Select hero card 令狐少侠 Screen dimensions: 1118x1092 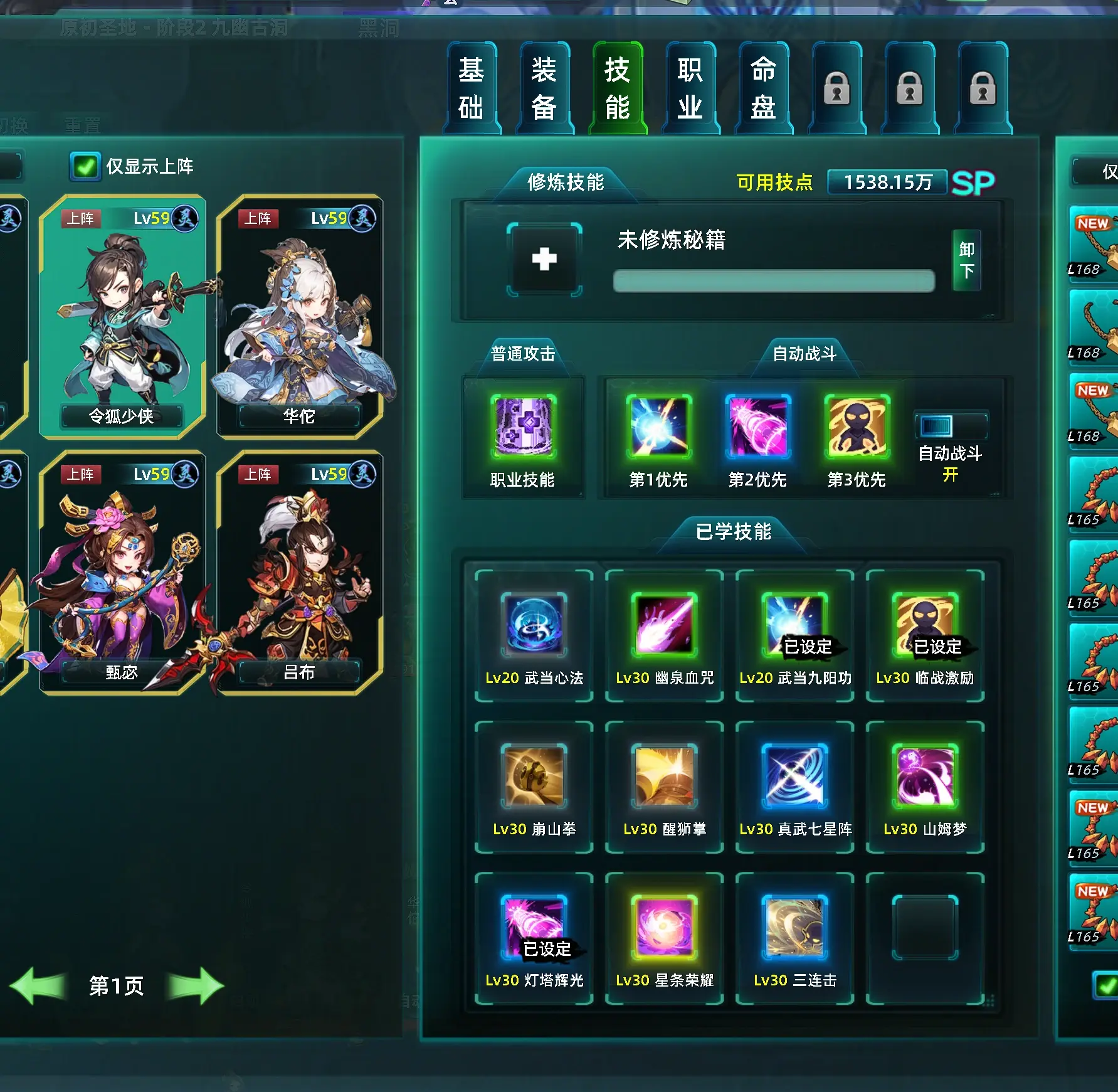122,316
